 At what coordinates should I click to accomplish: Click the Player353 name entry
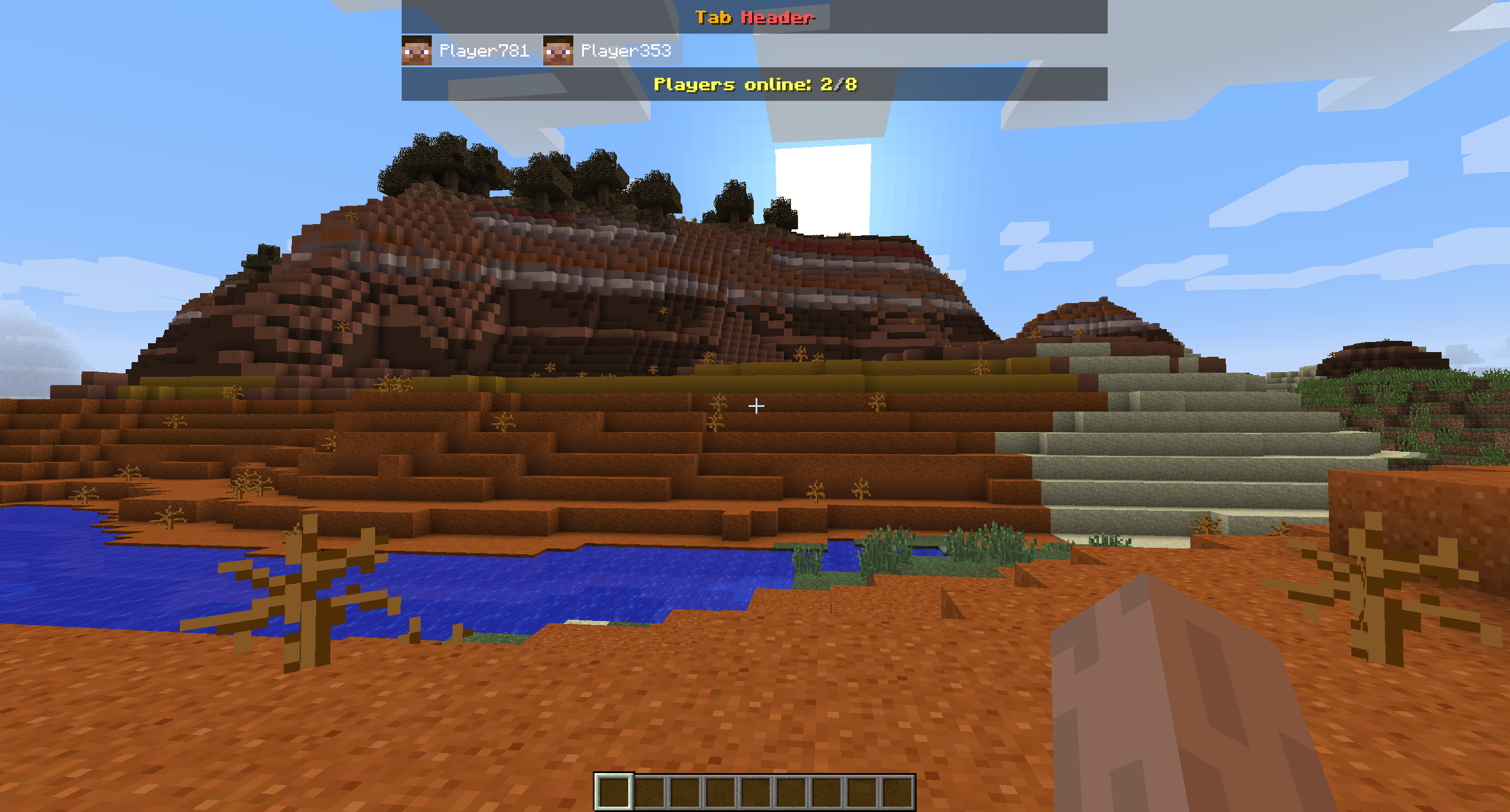click(x=626, y=51)
